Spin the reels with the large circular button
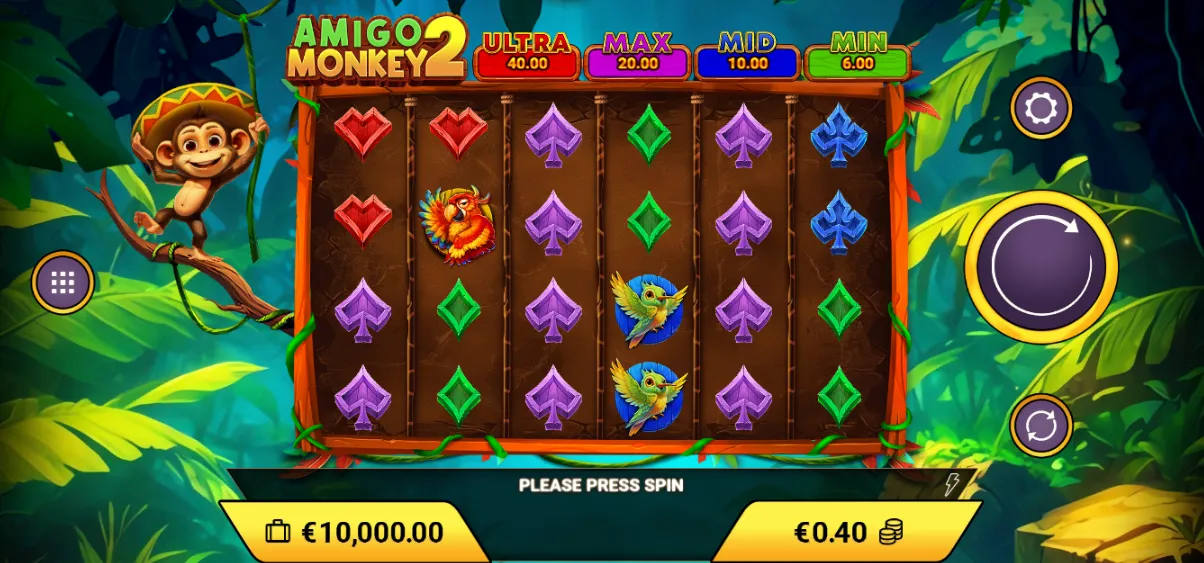The image size is (1204, 563). point(1041,267)
